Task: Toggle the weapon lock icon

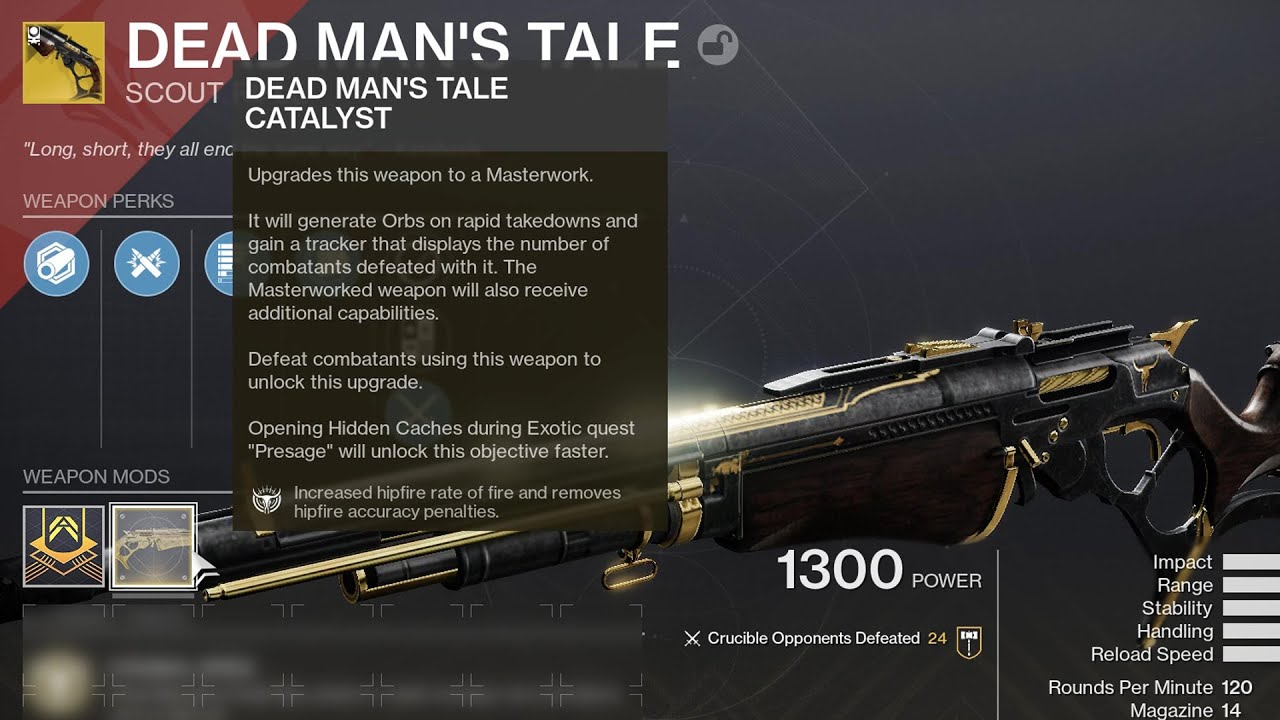Action: point(717,45)
